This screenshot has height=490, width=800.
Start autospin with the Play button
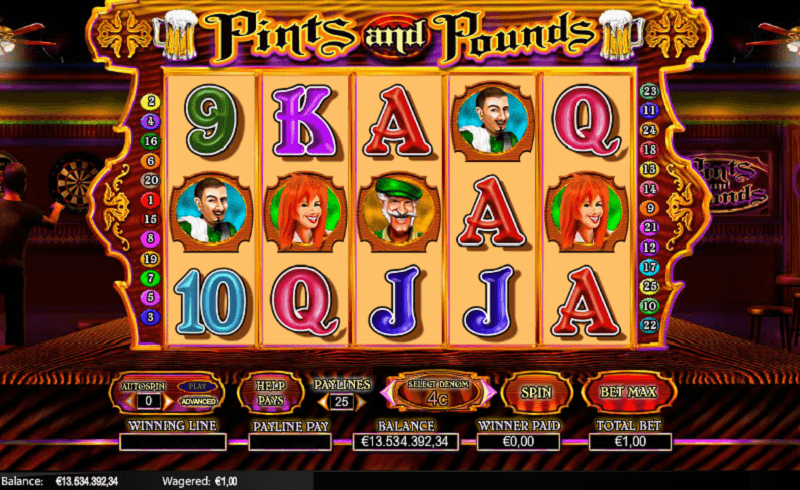tap(196, 386)
